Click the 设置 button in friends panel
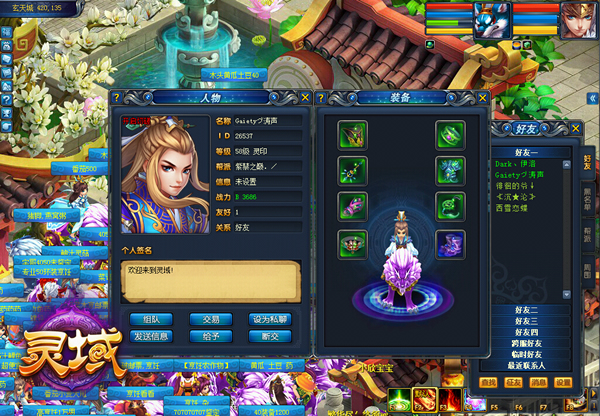Image resolution: width=600 pixels, height=416 pixels. pyautogui.click(x=564, y=382)
